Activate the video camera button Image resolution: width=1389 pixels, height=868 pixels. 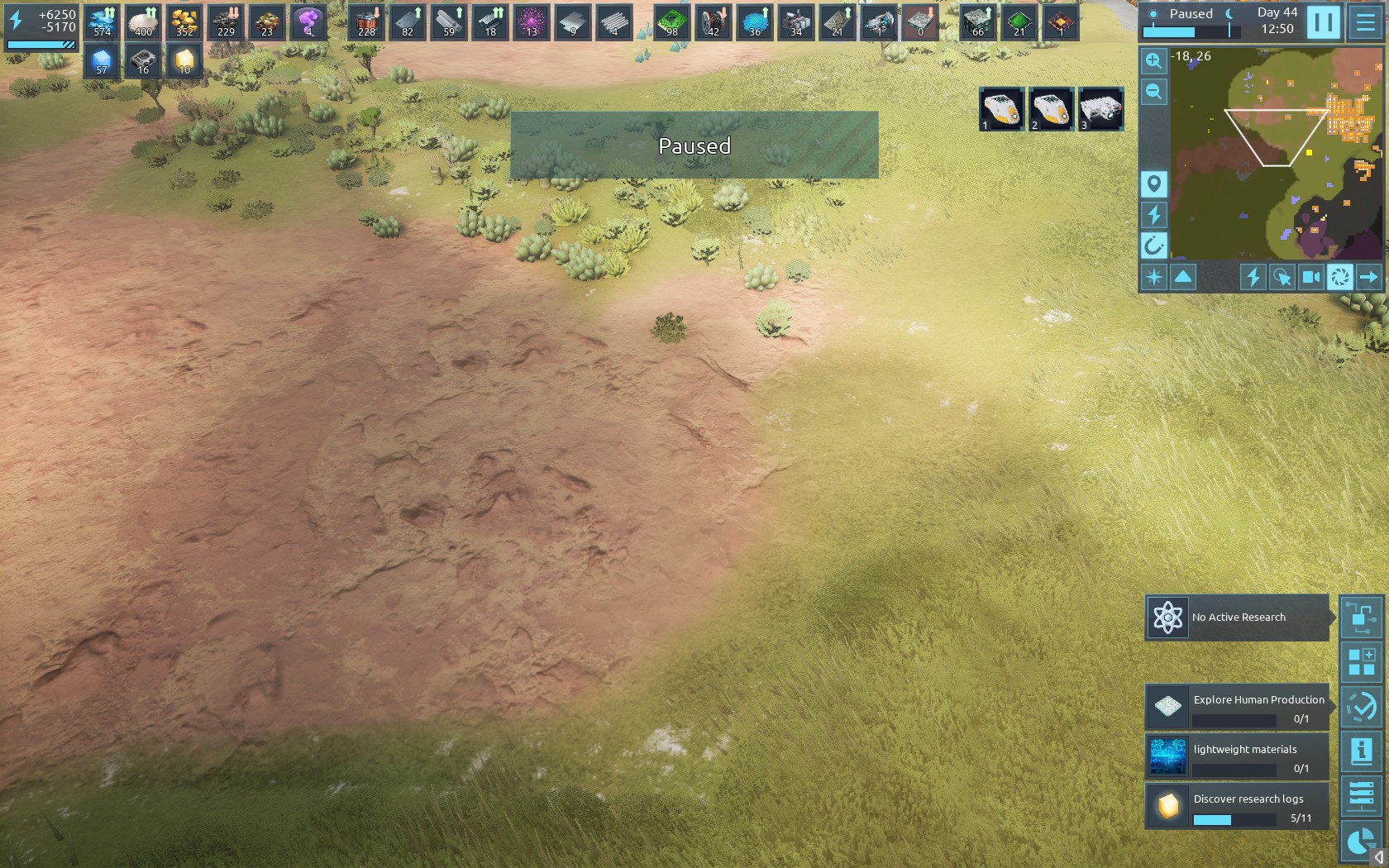click(1310, 277)
